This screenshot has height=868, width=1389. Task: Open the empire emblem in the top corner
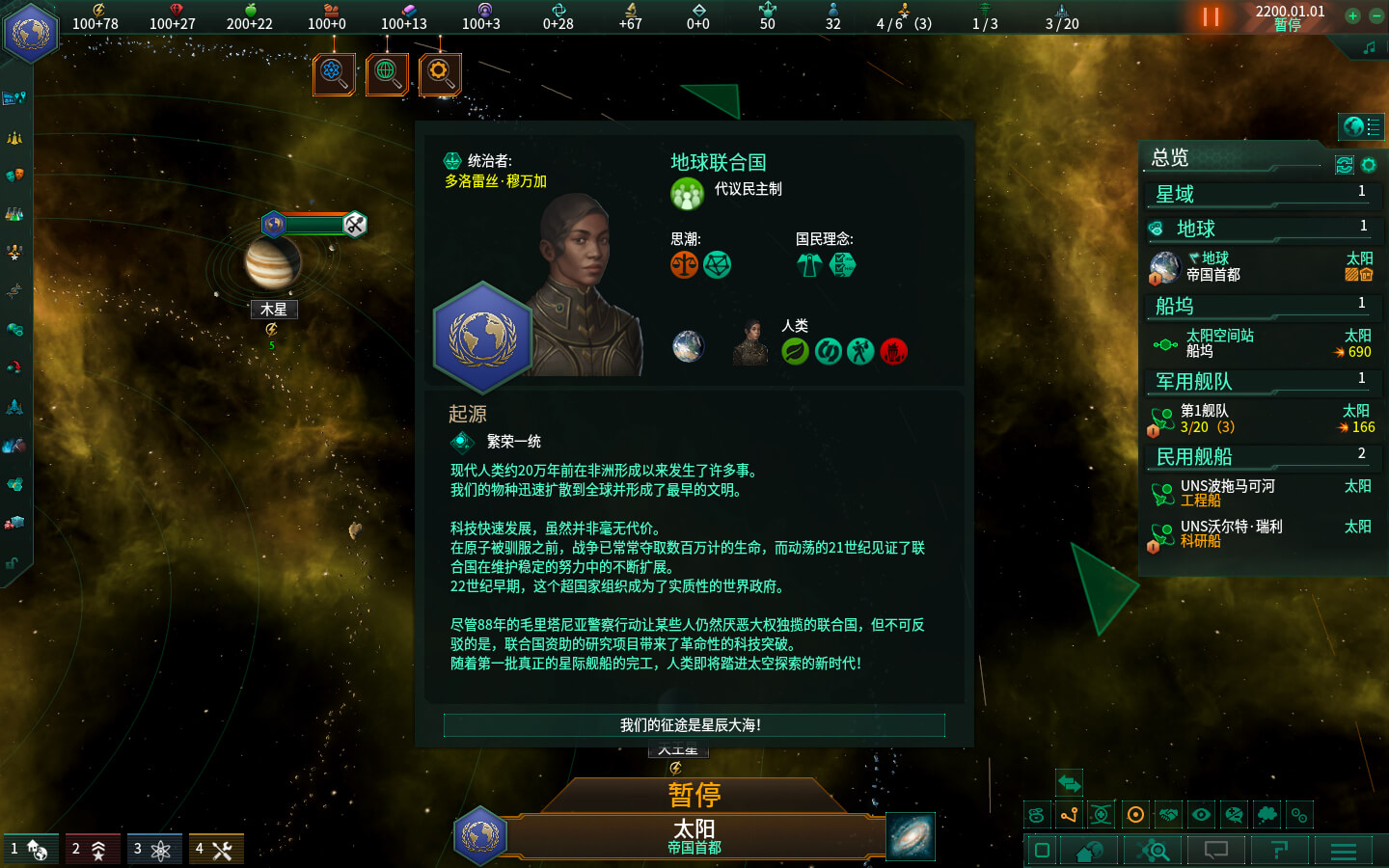[x=31, y=33]
